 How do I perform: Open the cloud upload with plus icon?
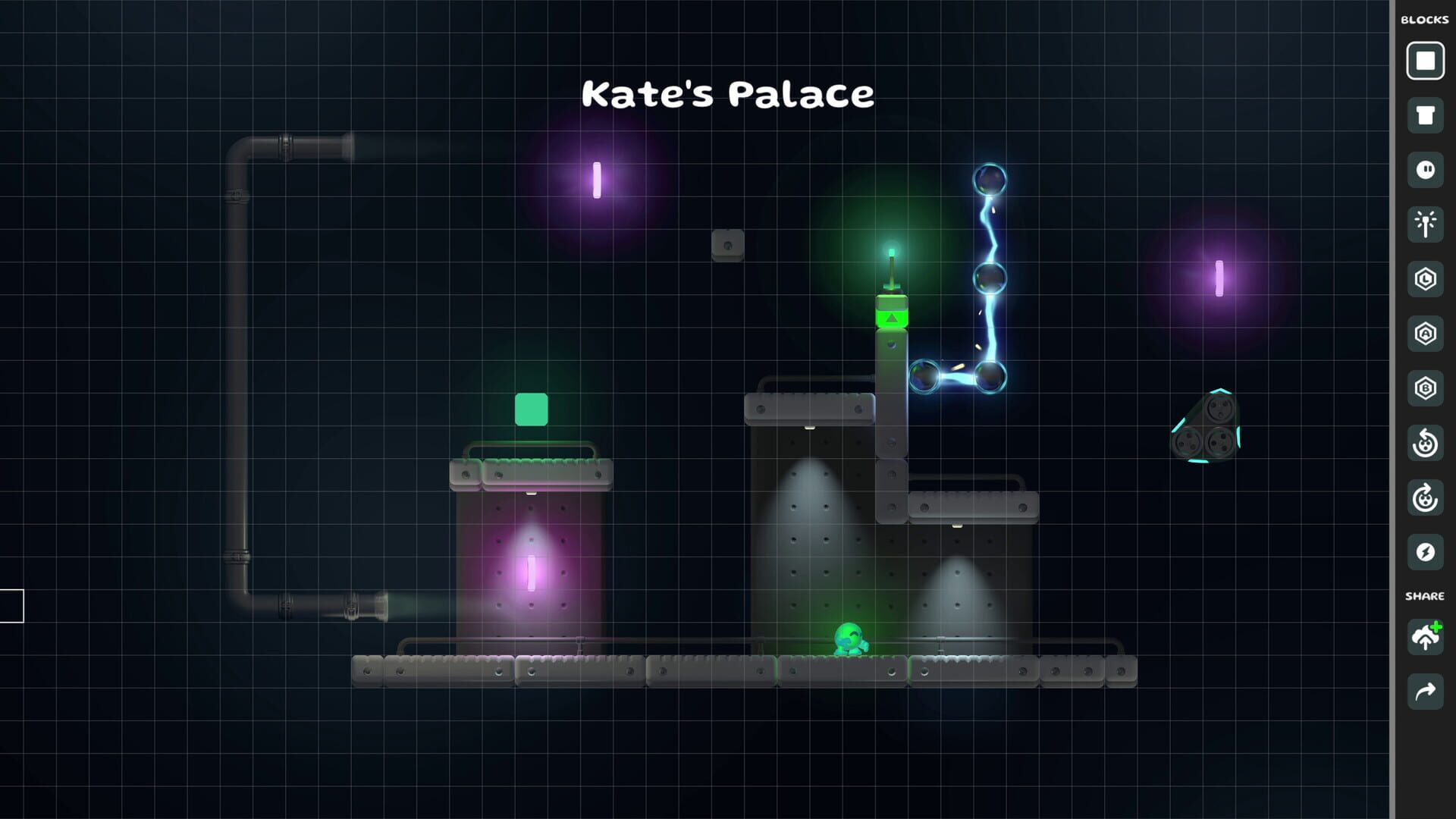click(x=1426, y=638)
